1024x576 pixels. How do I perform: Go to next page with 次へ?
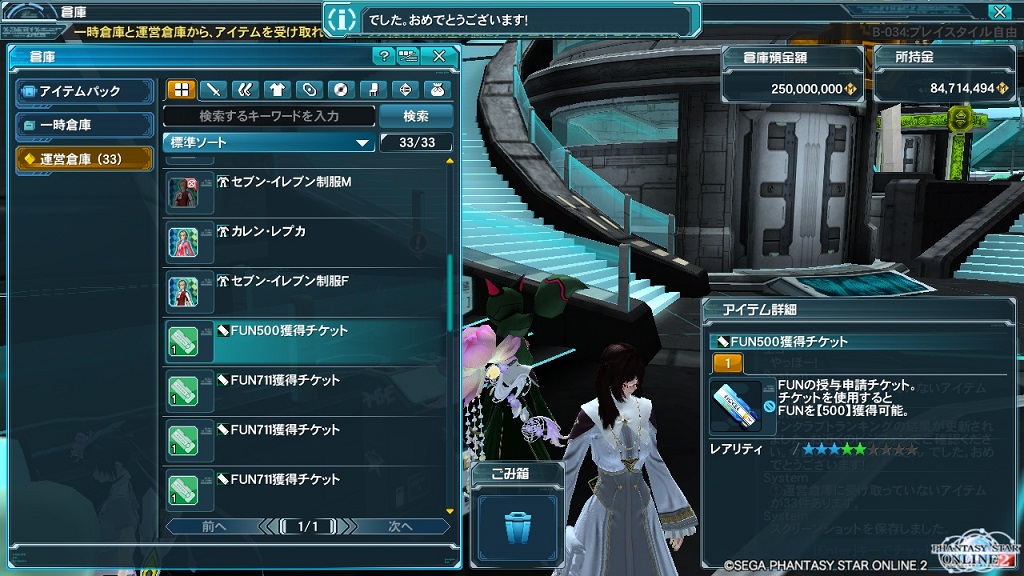[400, 526]
